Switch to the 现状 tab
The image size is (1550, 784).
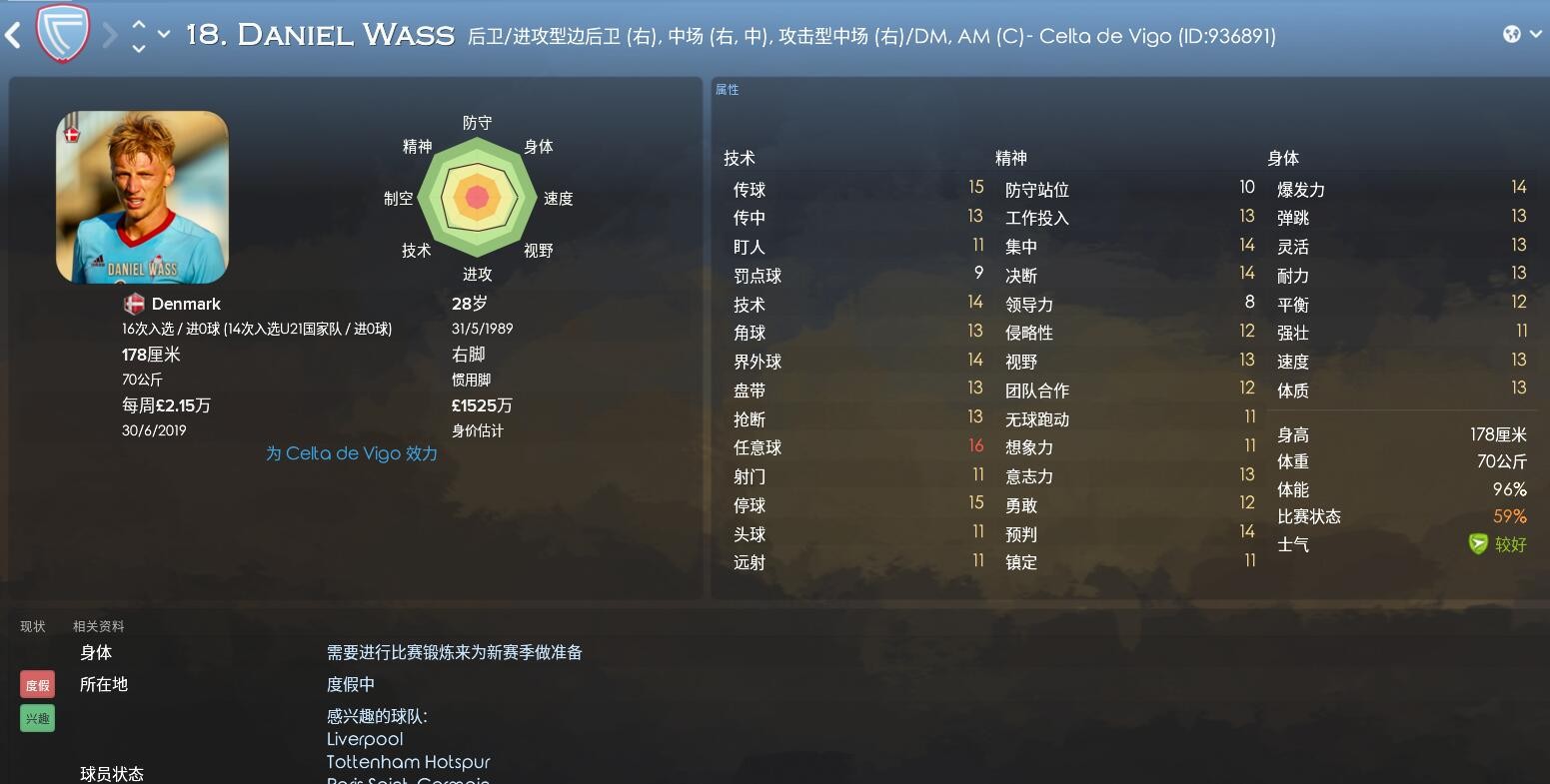(33, 625)
